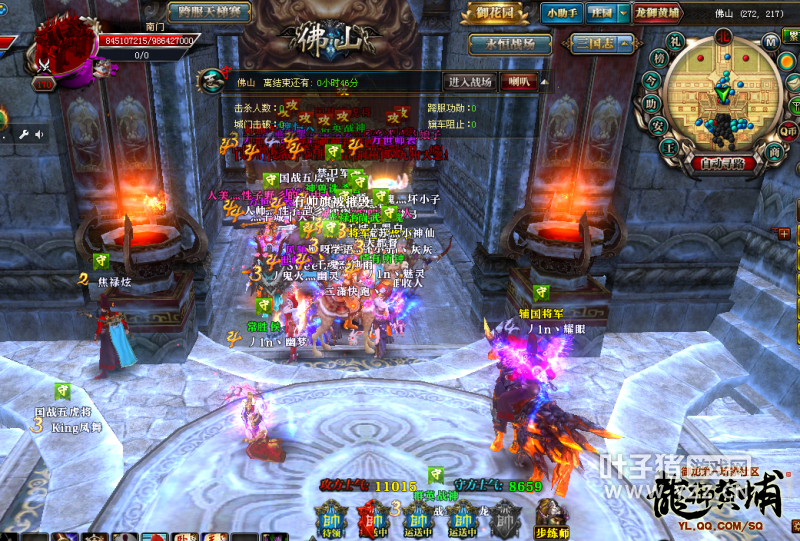Open the 跨服天梯赛 ladder tournament button
The width and height of the screenshot is (800, 541).
209,13
